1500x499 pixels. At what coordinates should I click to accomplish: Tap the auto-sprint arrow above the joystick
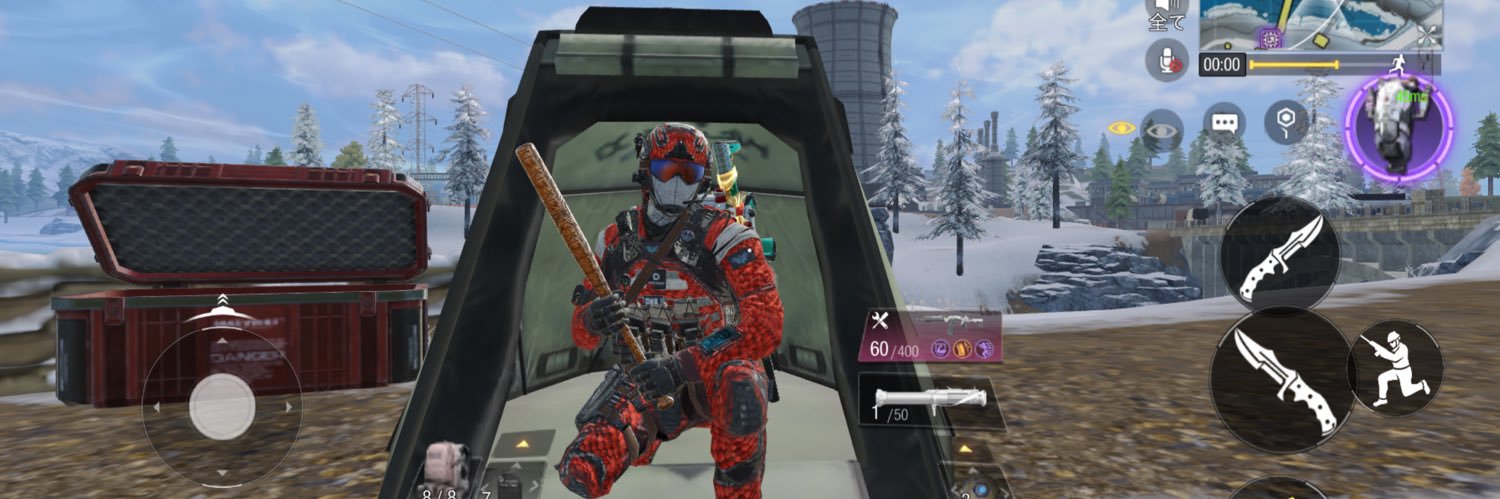tap(222, 303)
